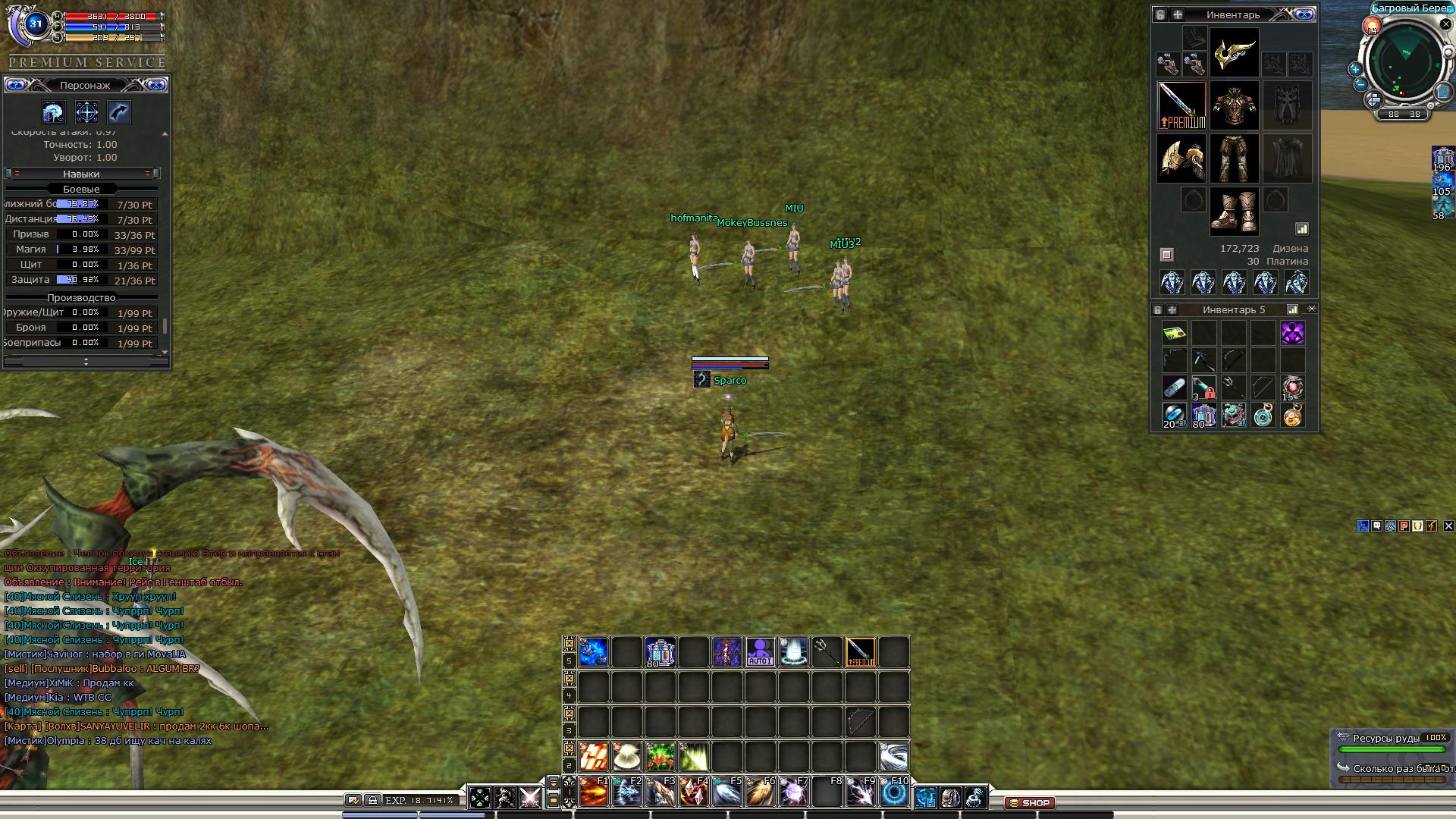Select the equipped chest armor slot
The width and height of the screenshot is (1456, 819).
pyautogui.click(x=1234, y=105)
